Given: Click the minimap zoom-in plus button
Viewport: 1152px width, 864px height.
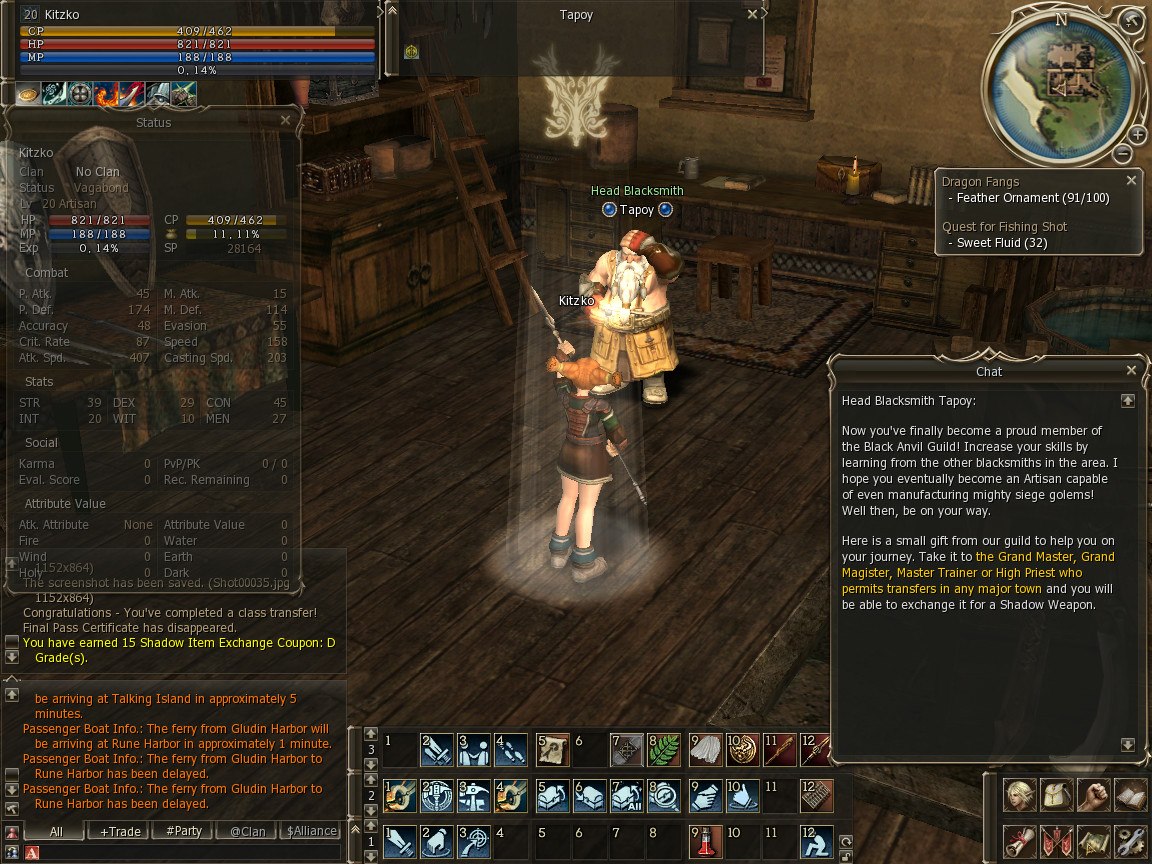Looking at the screenshot, I should pyautogui.click(x=1138, y=134).
